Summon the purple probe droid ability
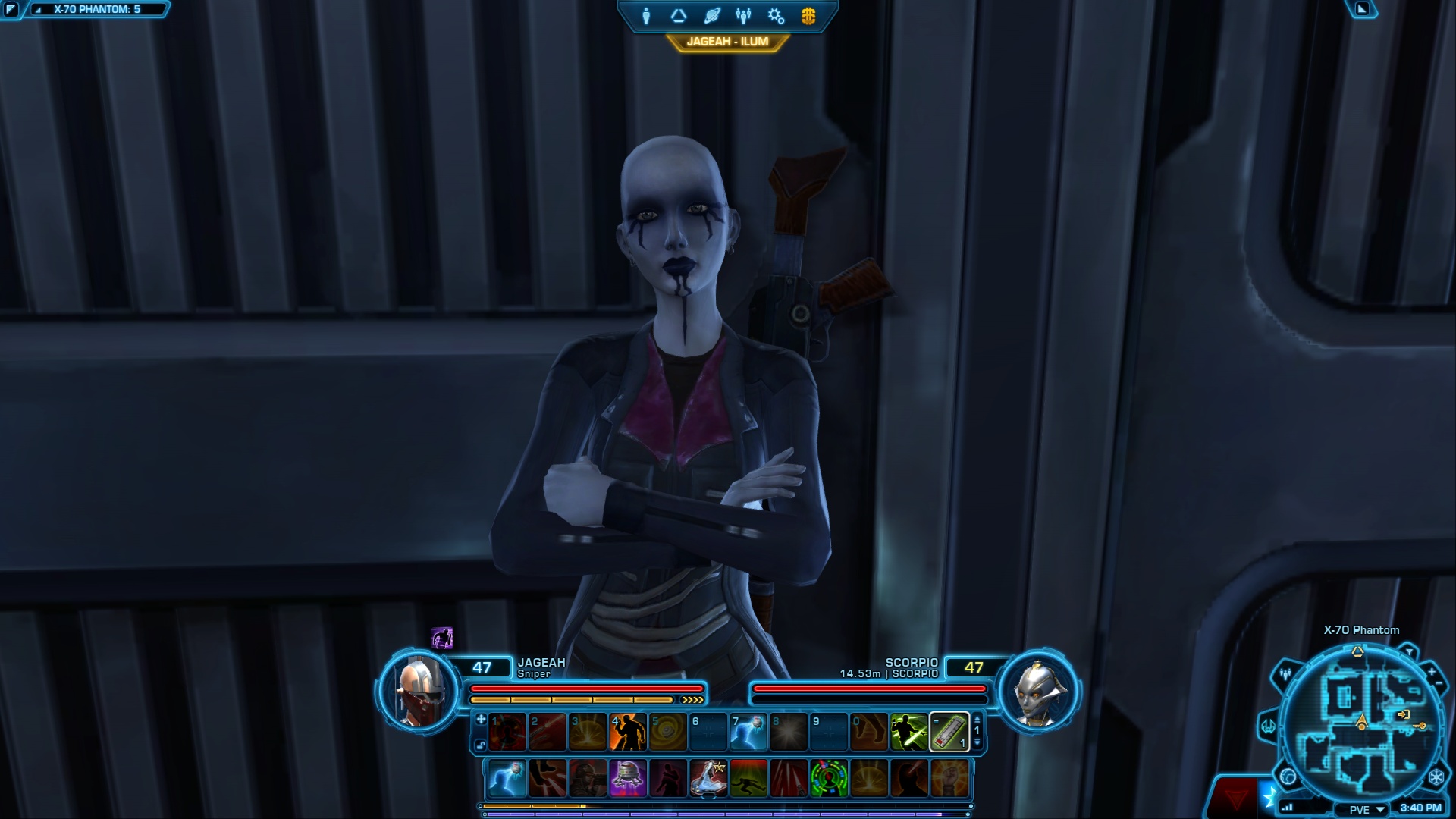The image size is (1456, 819). tap(628, 778)
